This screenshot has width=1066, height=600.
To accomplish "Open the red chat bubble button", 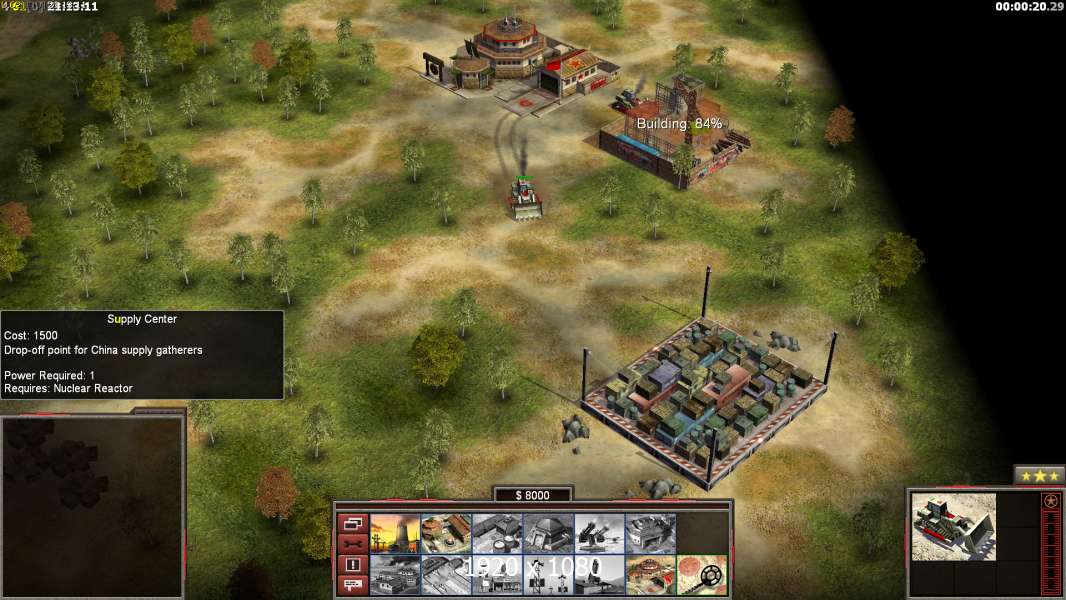I will click(352, 585).
